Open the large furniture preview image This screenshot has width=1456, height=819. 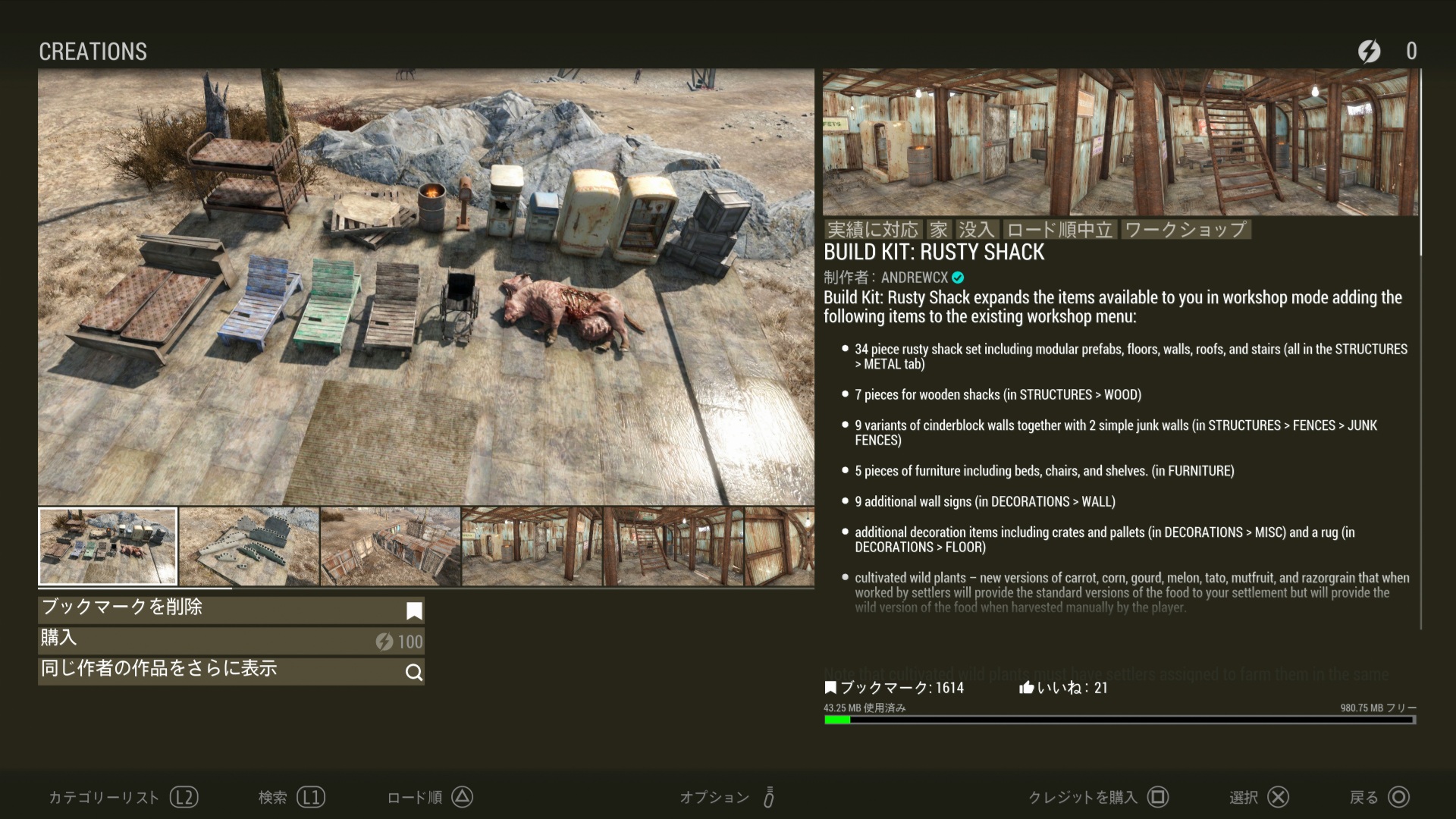pos(426,287)
